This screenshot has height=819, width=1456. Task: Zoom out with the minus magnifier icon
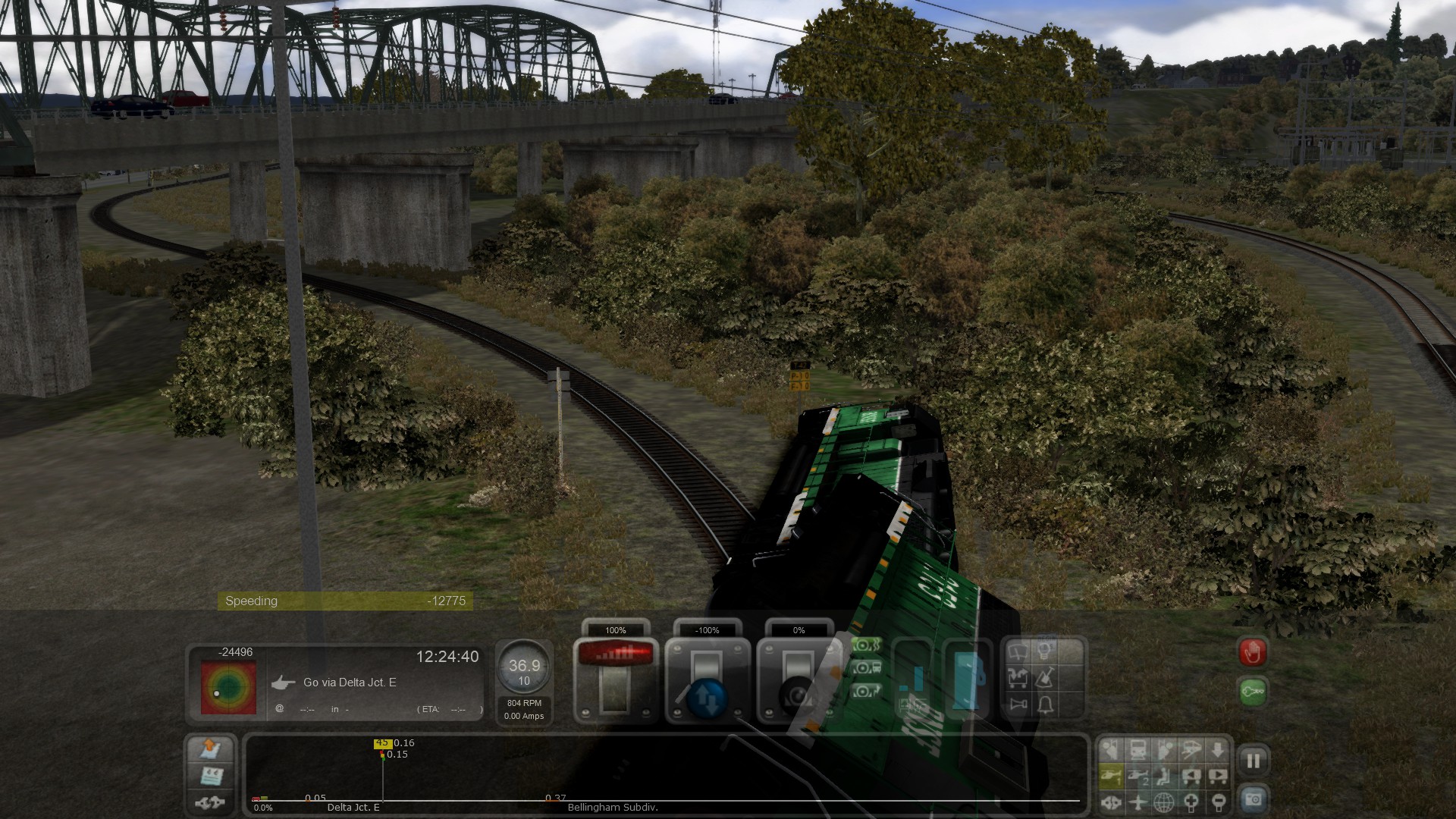click(x=1217, y=802)
